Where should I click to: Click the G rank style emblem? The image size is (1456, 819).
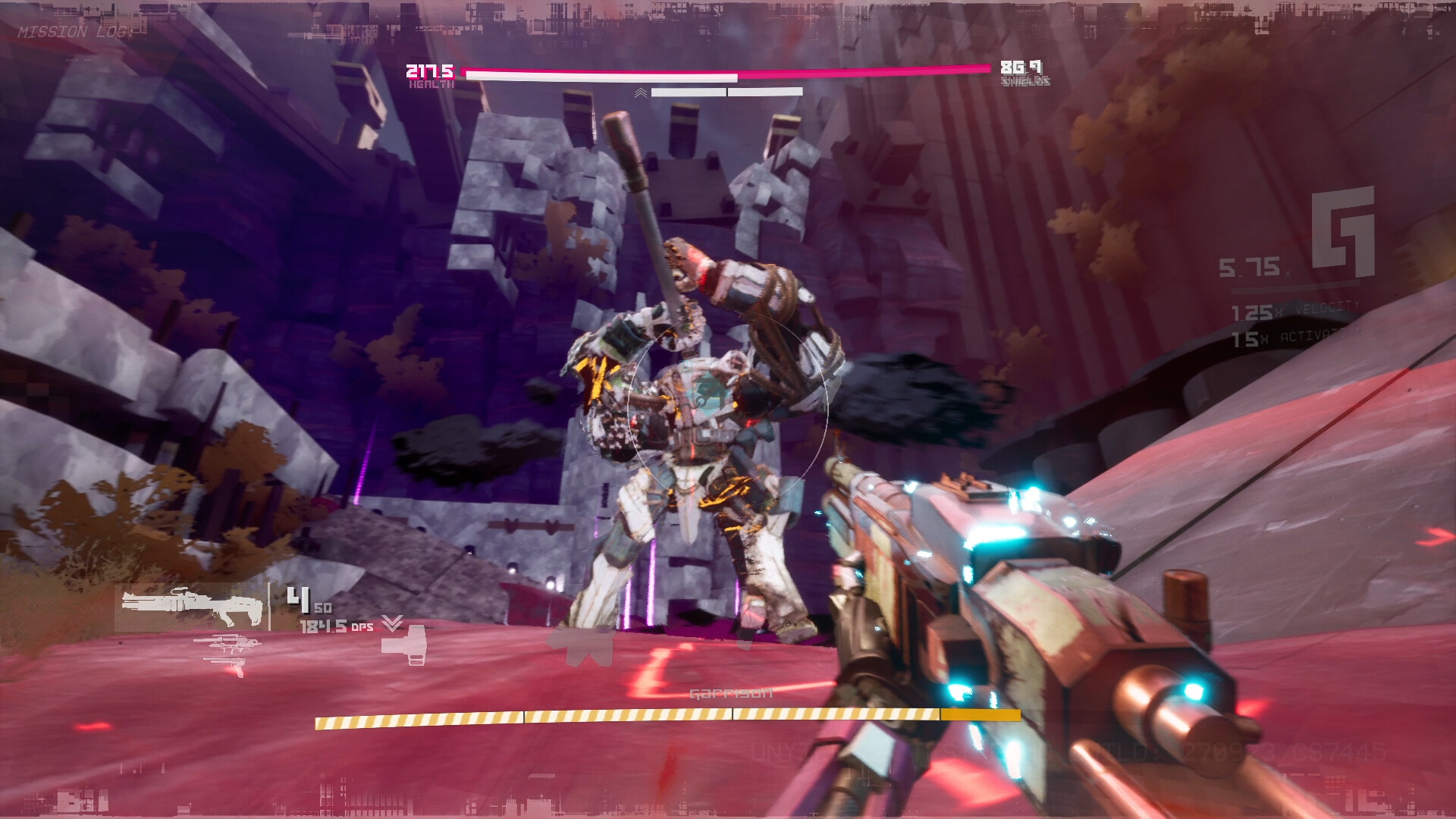[x=1343, y=231]
